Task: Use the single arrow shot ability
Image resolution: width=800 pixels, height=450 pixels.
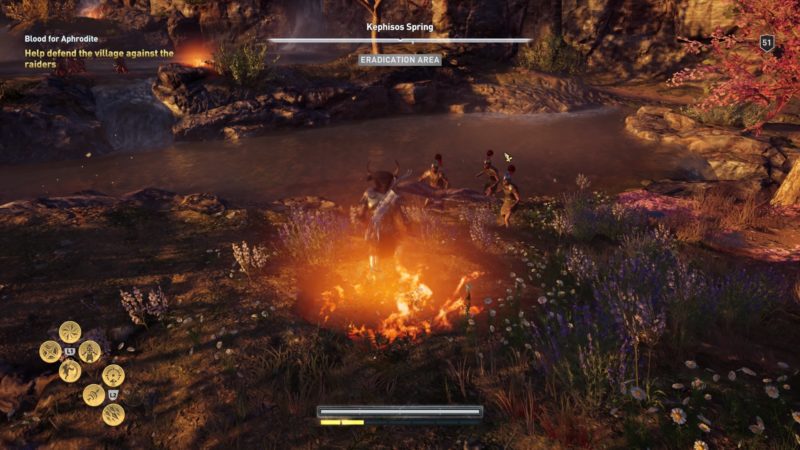Action: pos(93,395)
